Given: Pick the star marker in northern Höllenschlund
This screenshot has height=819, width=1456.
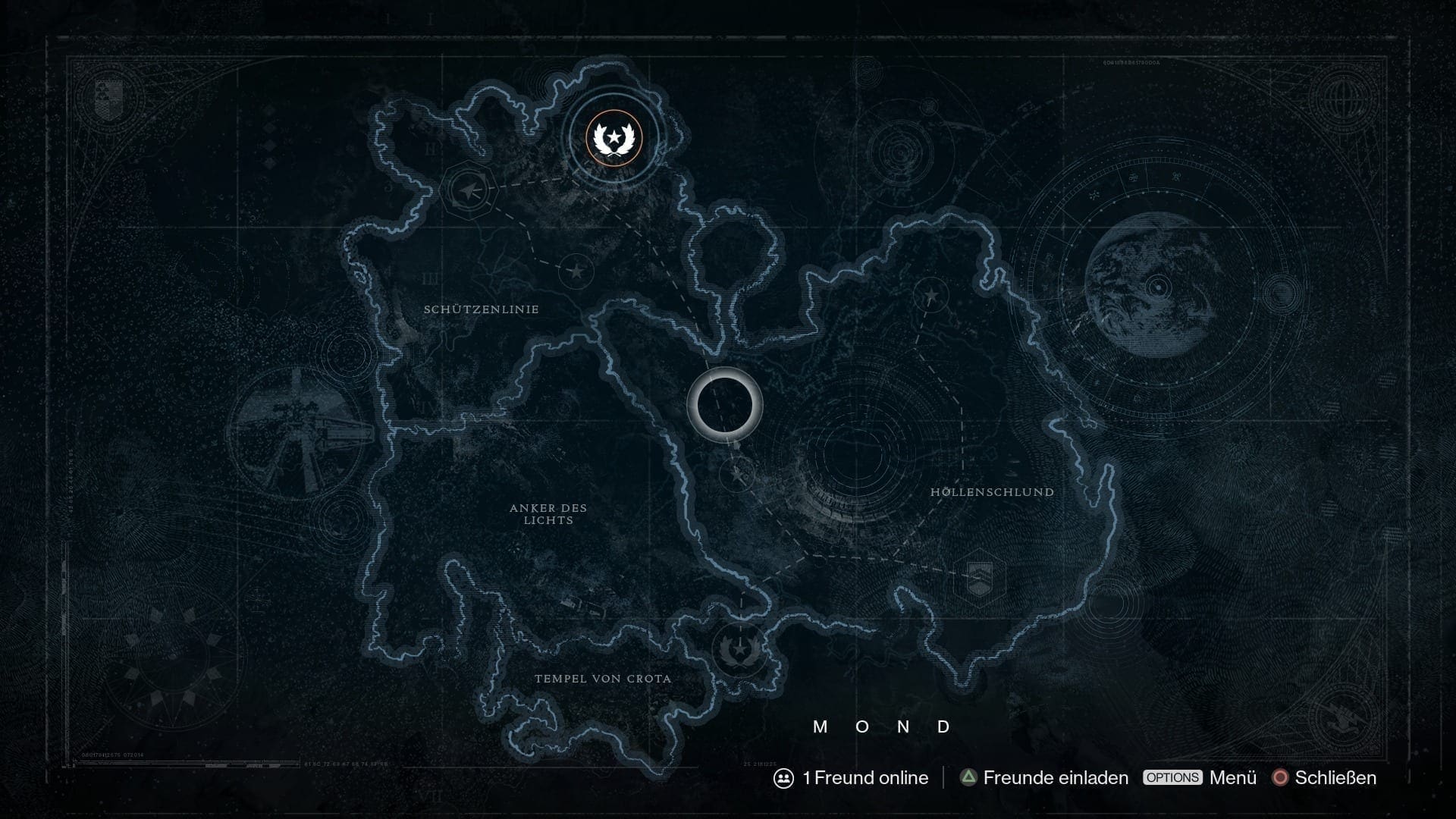Looking at the screenshot, I should click(x=930, y=295).
